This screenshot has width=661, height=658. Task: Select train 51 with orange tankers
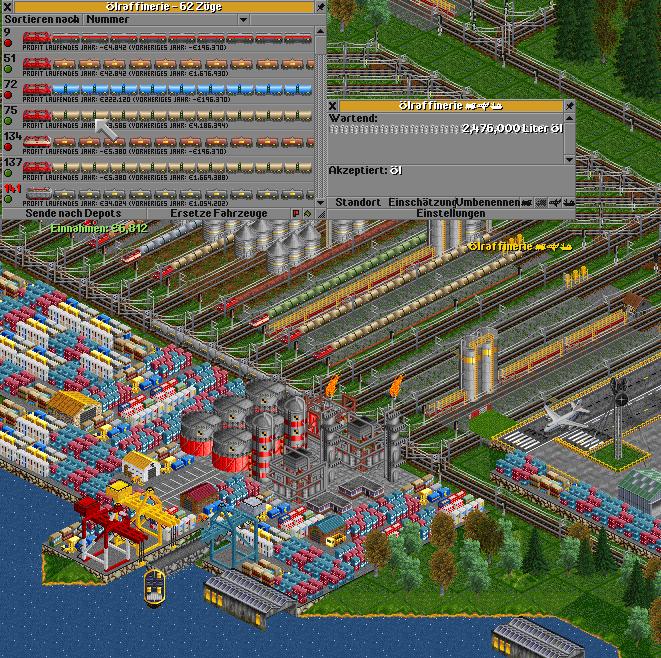coord(160,64)
